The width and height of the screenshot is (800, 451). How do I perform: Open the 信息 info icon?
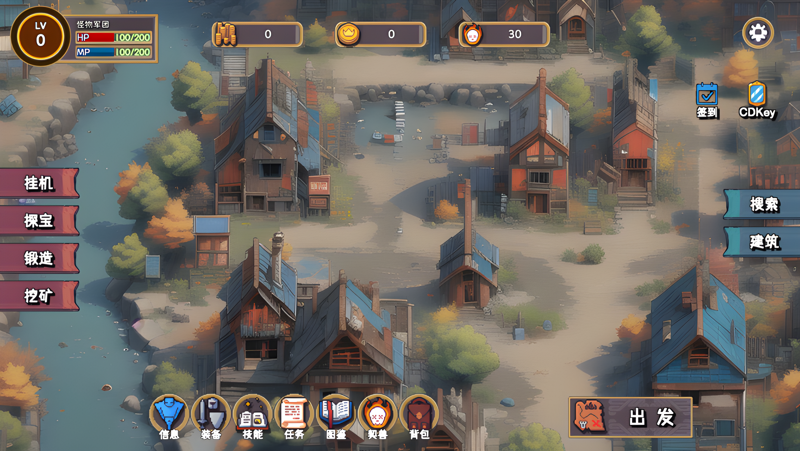pyautogui.click(x=169, y=414)
